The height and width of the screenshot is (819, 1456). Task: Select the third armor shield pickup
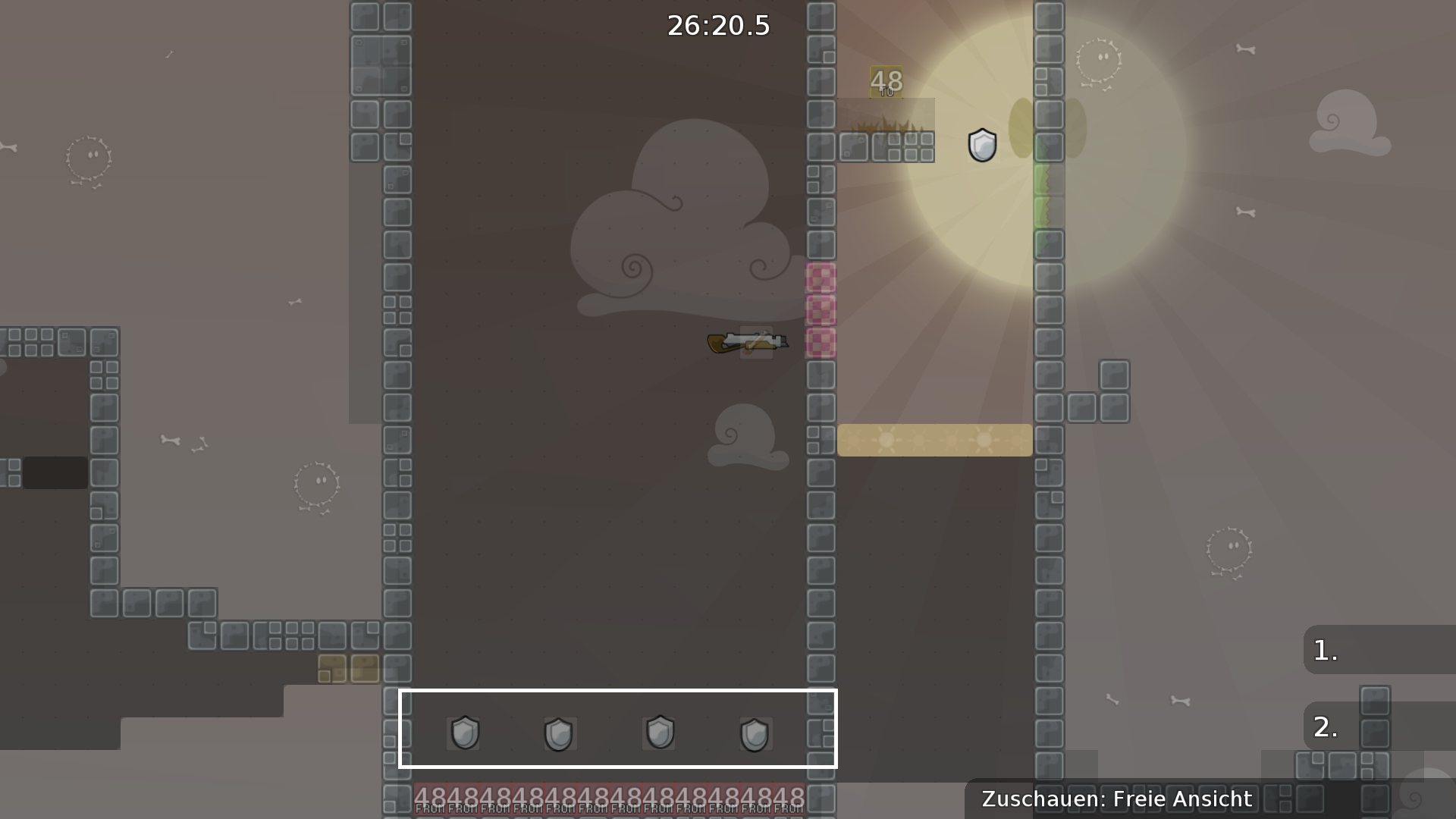[659, 732]
